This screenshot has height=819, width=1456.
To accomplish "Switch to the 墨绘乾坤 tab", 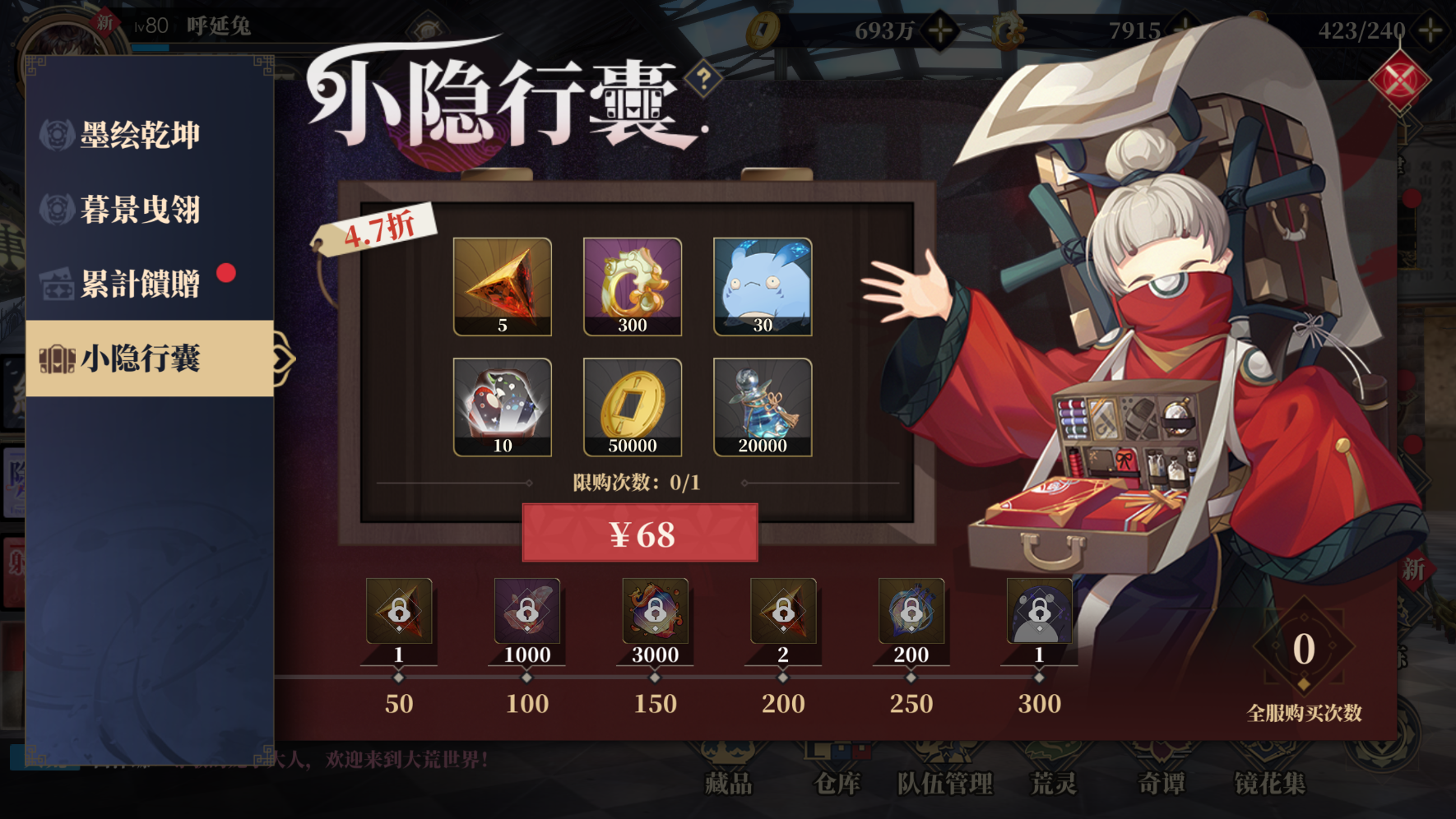I will [144, 132].
